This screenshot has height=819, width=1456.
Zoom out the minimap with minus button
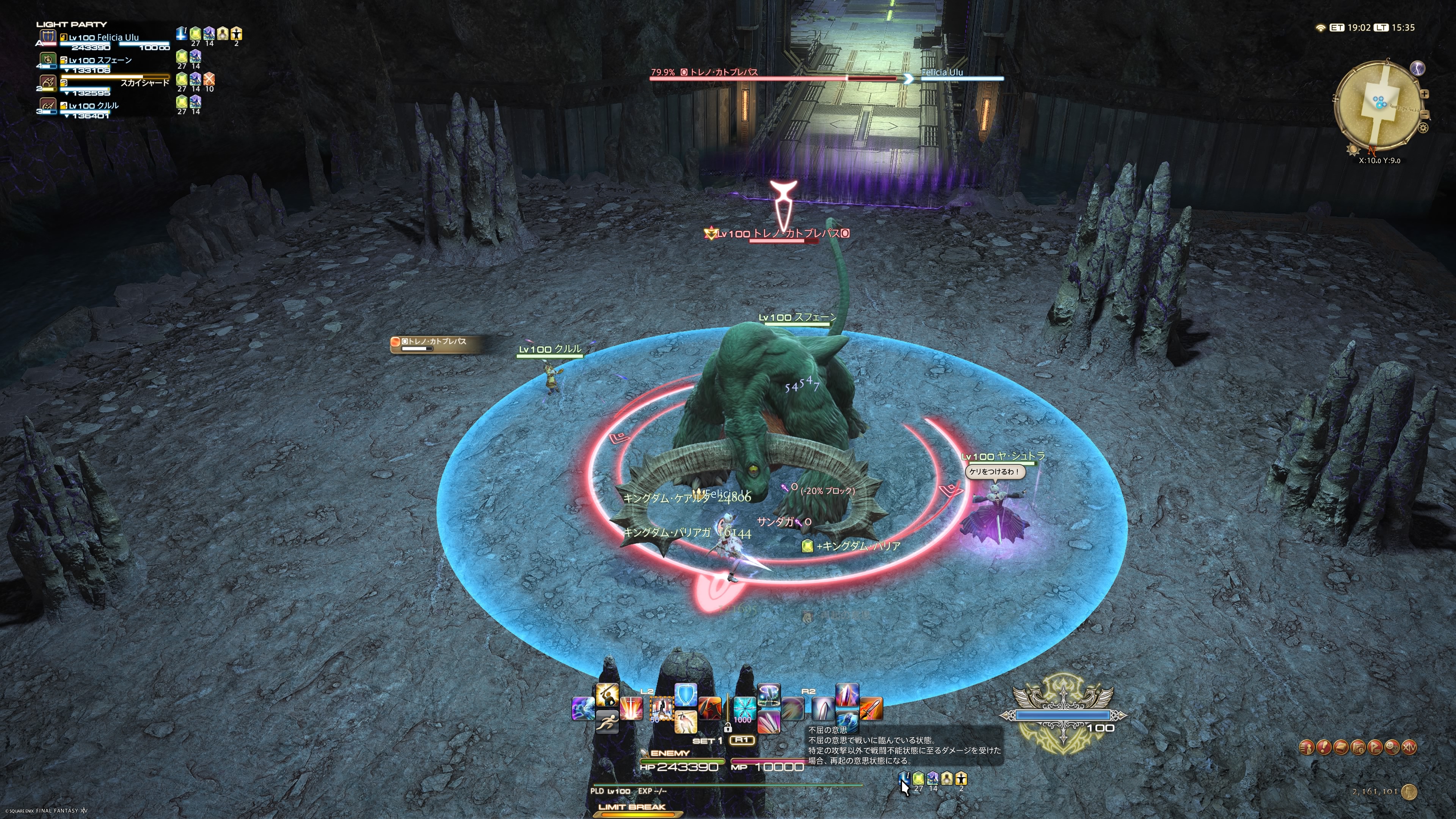point(1425,115)
